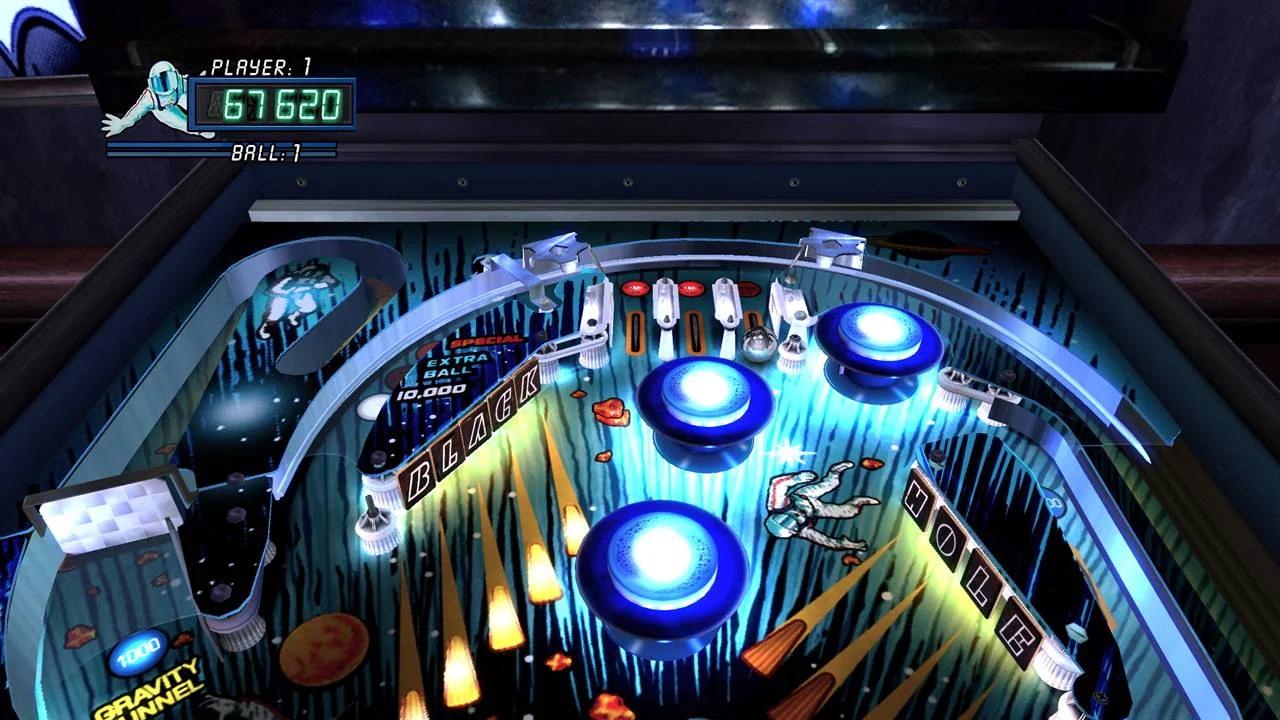Select the PLAYER: 1 label
This screenshot has height=720, width=1280.
click(x=255, y=66)
